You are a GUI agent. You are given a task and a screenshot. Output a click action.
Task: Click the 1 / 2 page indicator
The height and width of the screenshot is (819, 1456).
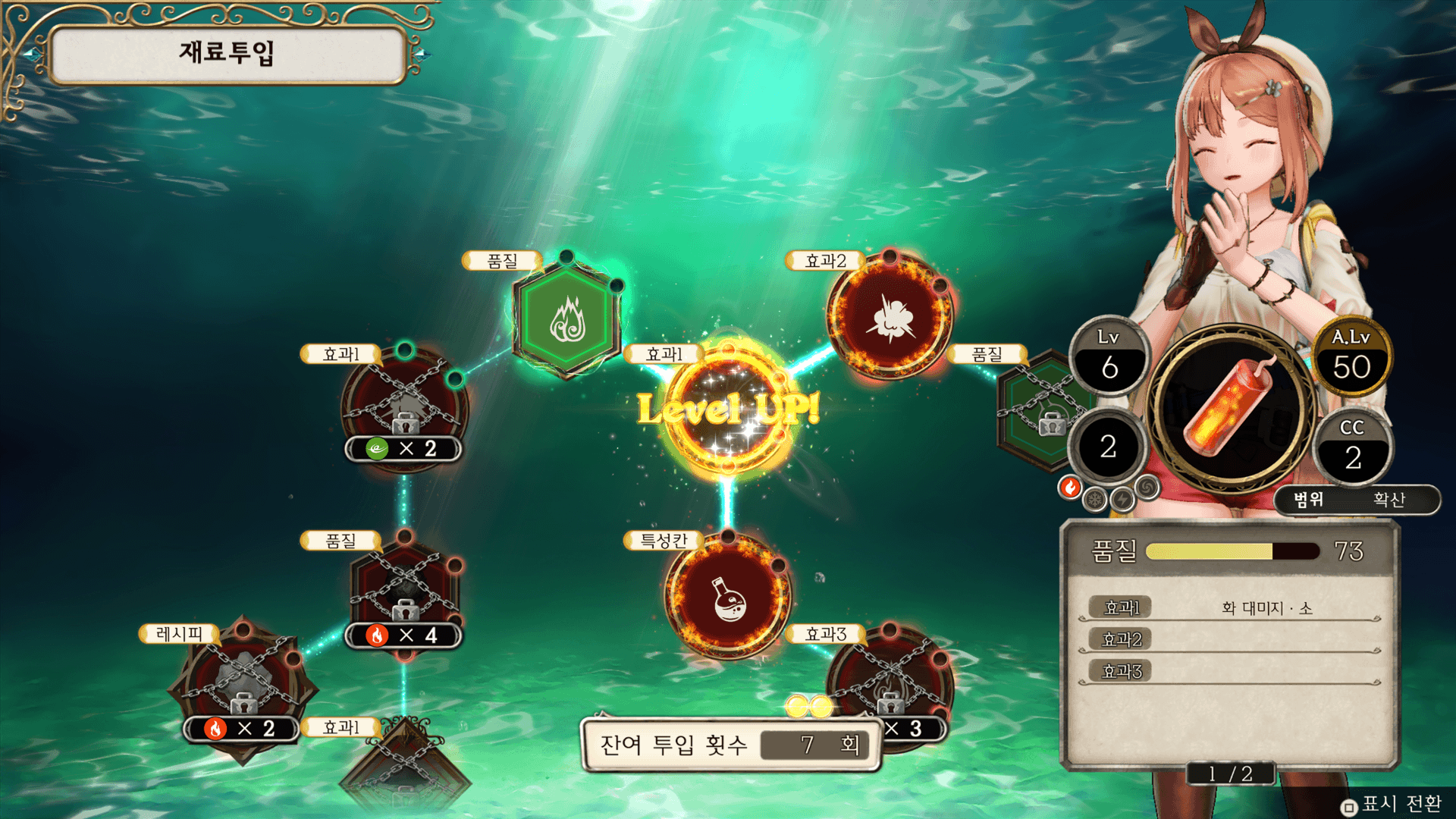click(1230, 773)
